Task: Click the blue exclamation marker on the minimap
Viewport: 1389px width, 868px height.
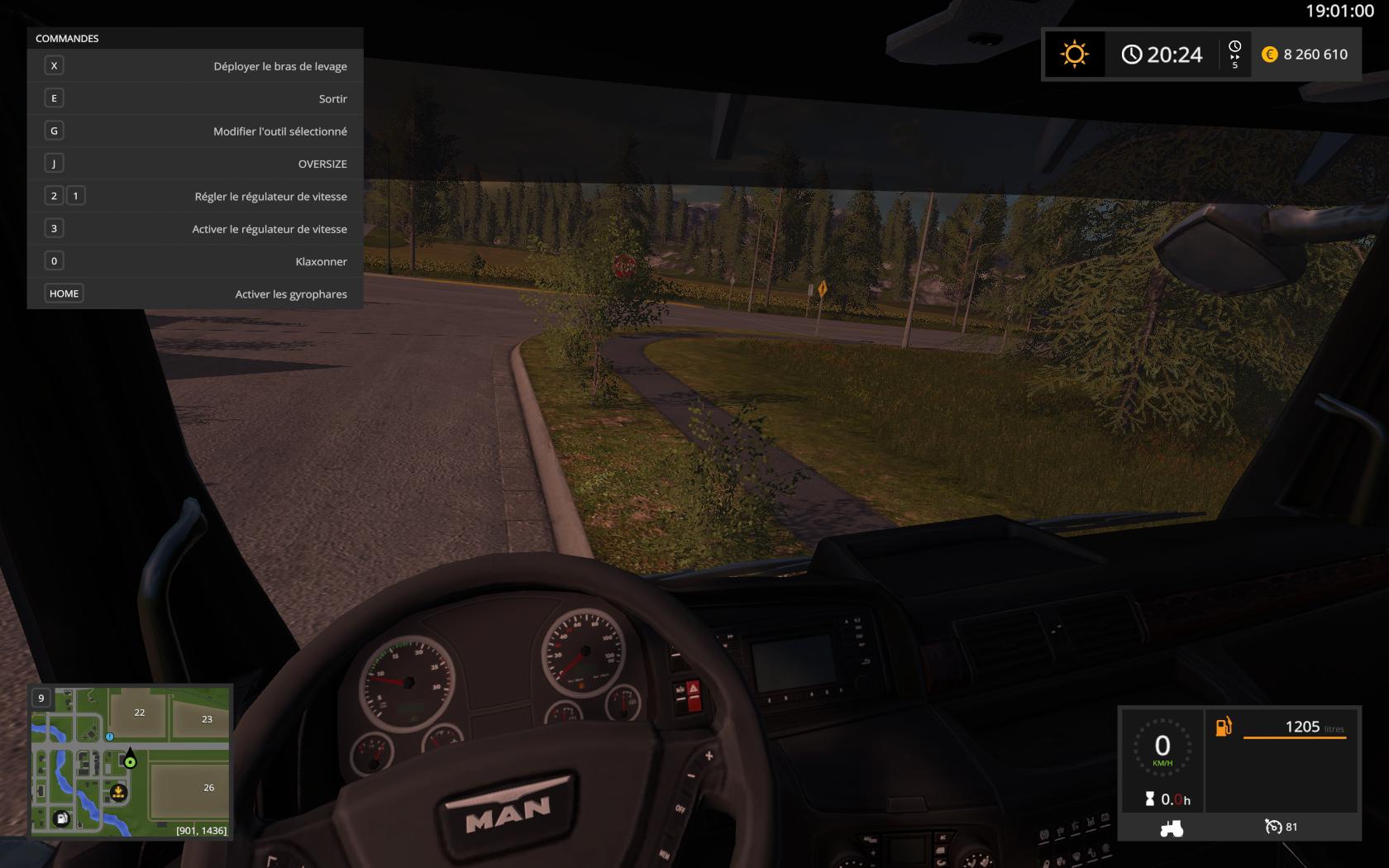Action: tap(109, 737)
